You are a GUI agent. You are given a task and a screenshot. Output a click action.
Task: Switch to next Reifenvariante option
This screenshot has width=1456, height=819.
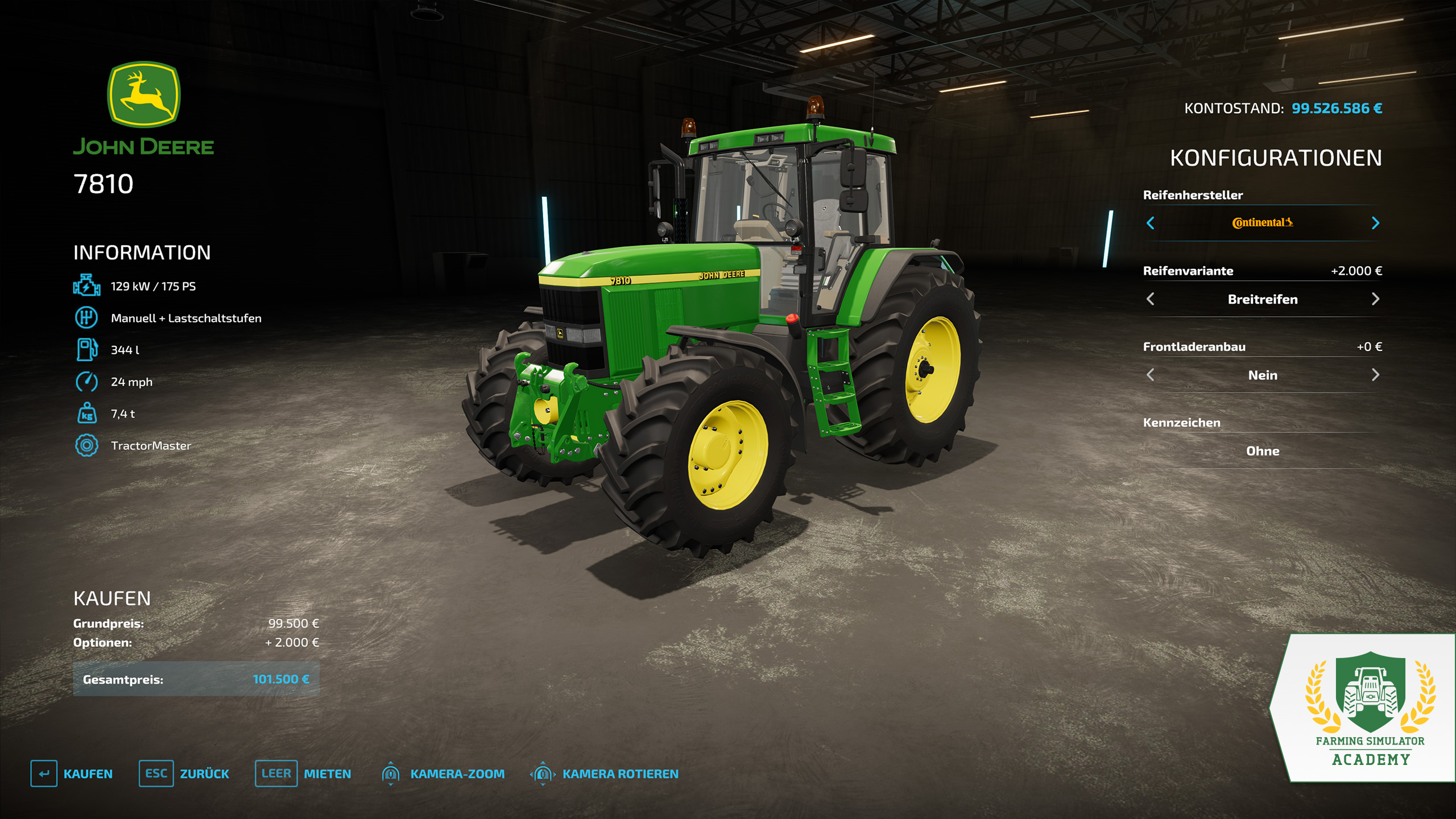point(1375,299)
